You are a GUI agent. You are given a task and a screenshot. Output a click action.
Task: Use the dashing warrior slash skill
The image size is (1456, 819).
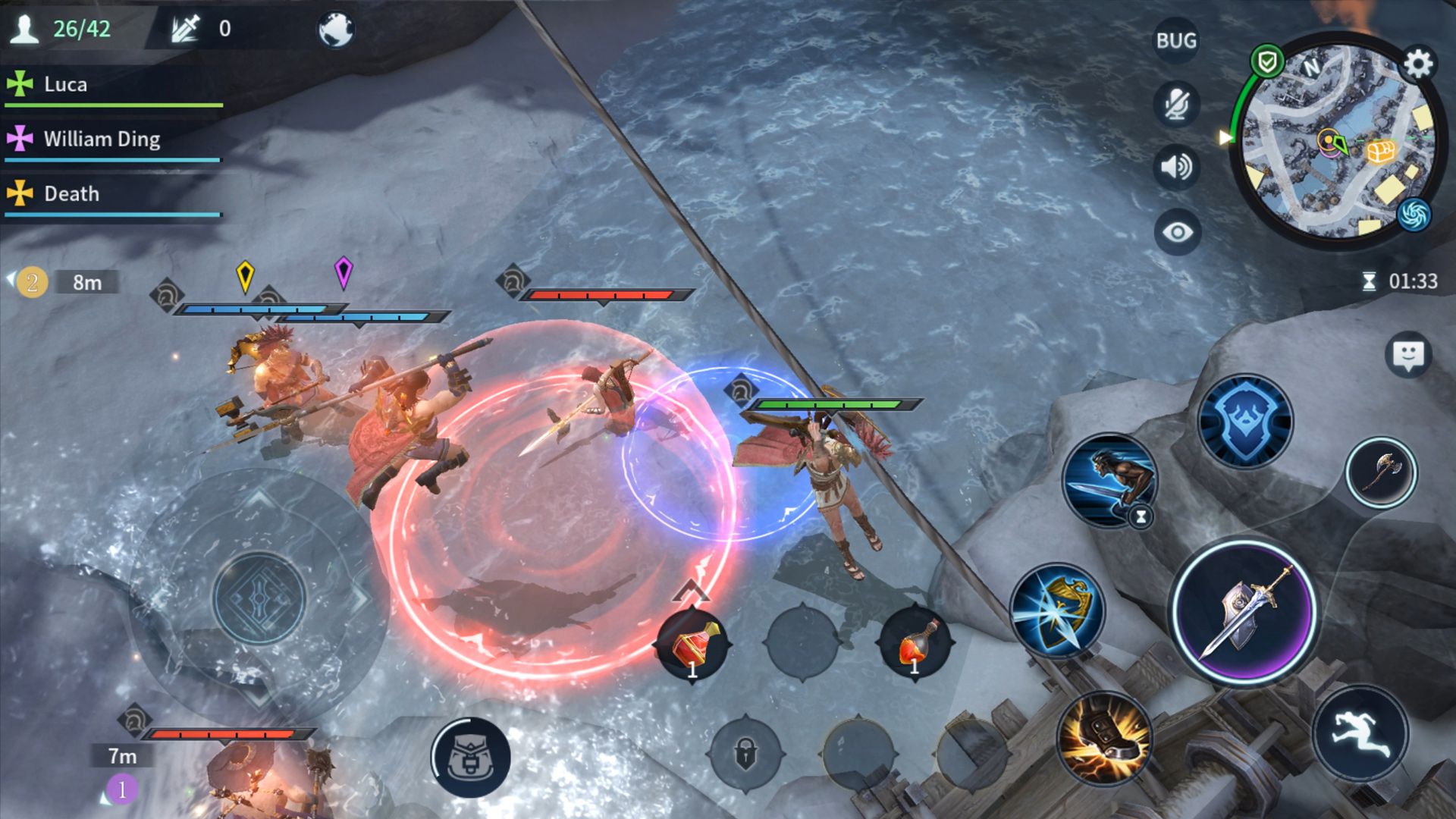pos(1109,480)
